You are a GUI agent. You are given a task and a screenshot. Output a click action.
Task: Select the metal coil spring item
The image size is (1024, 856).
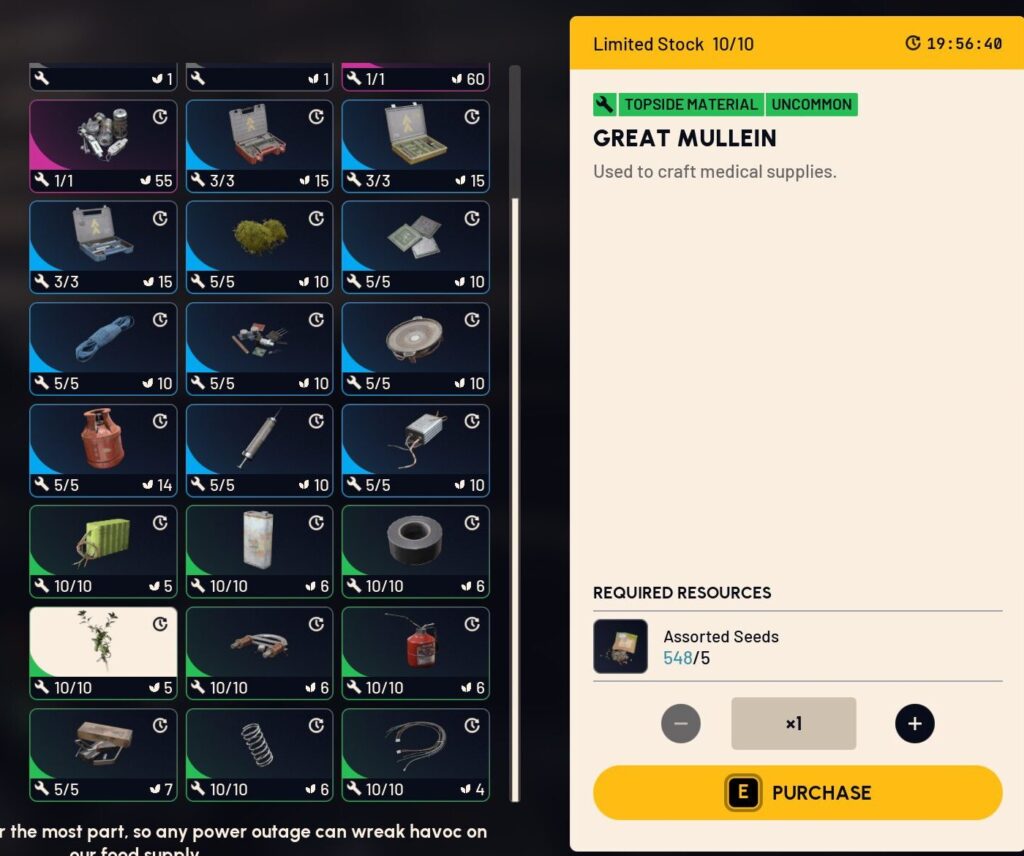pyautogui.click(x=259, y=754)
